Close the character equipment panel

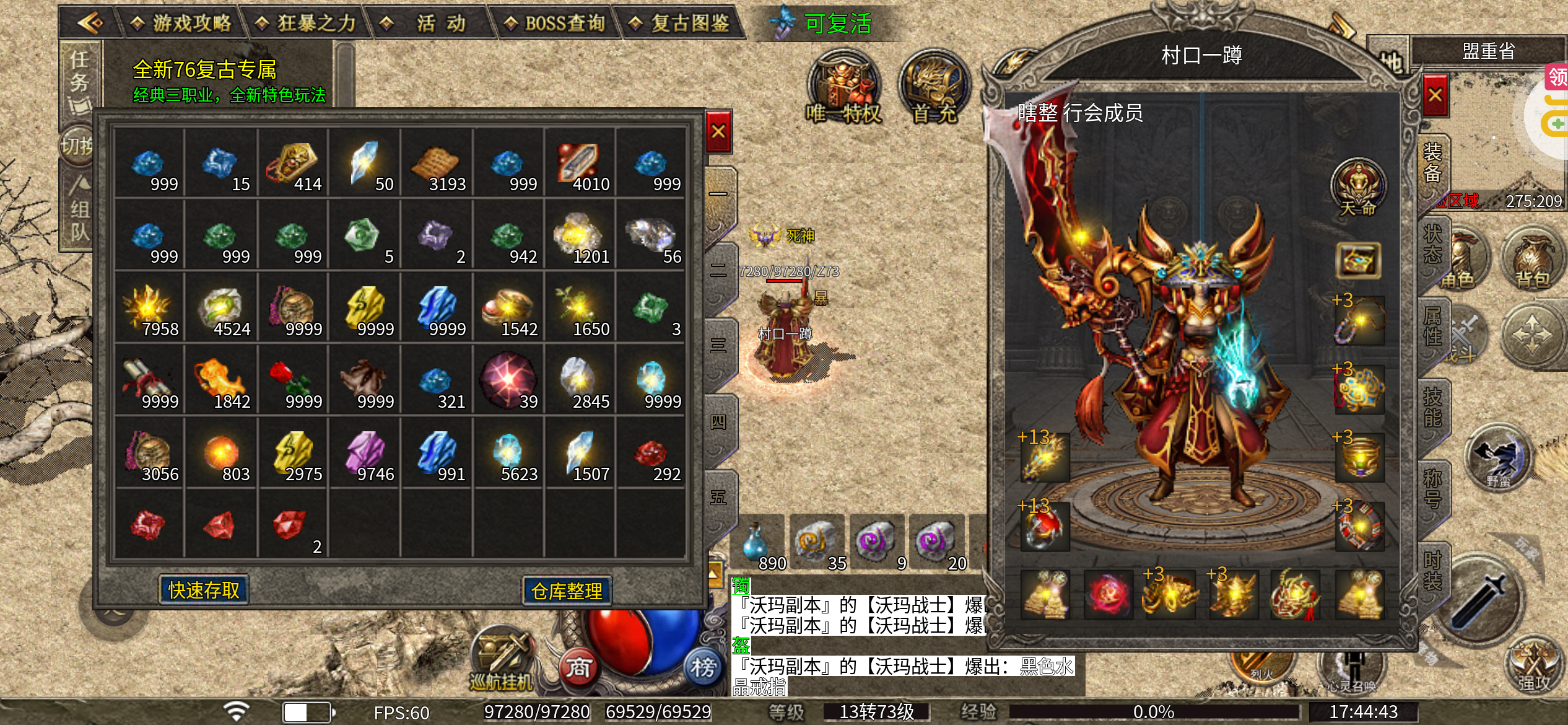1435,95
